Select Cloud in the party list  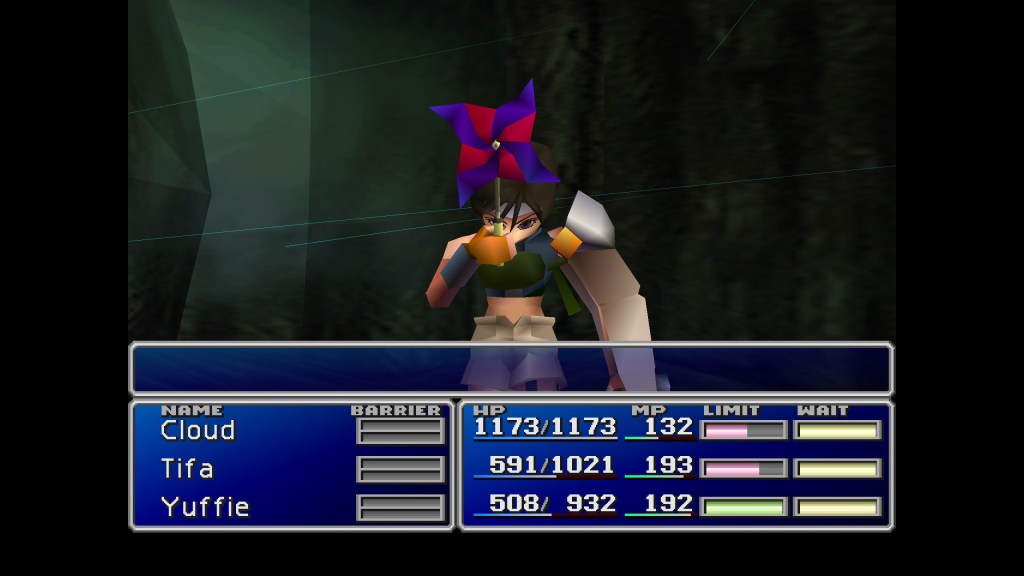(197, 431)
